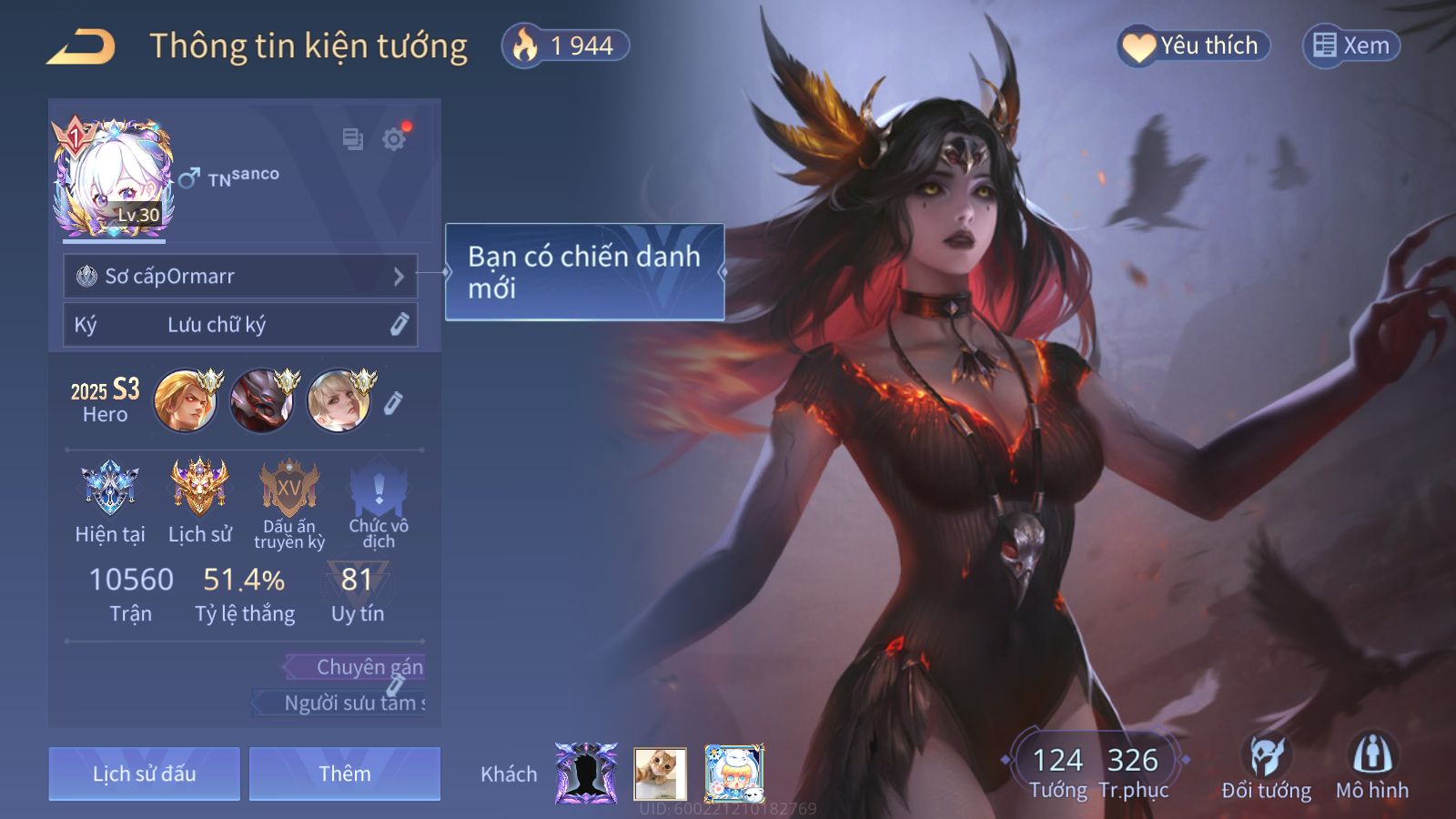
Task: Open Lịch sử đấu match history
Action: pos(145,773)
